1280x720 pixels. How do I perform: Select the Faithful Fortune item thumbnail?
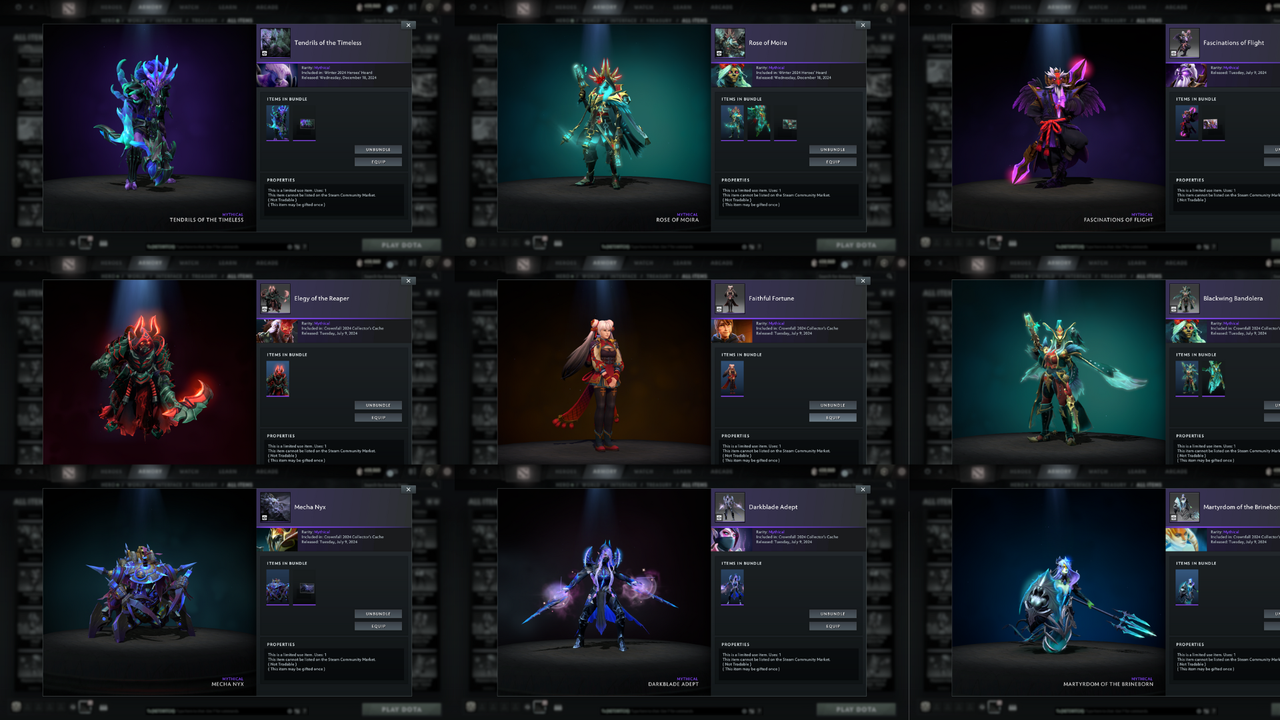[733, 379]
